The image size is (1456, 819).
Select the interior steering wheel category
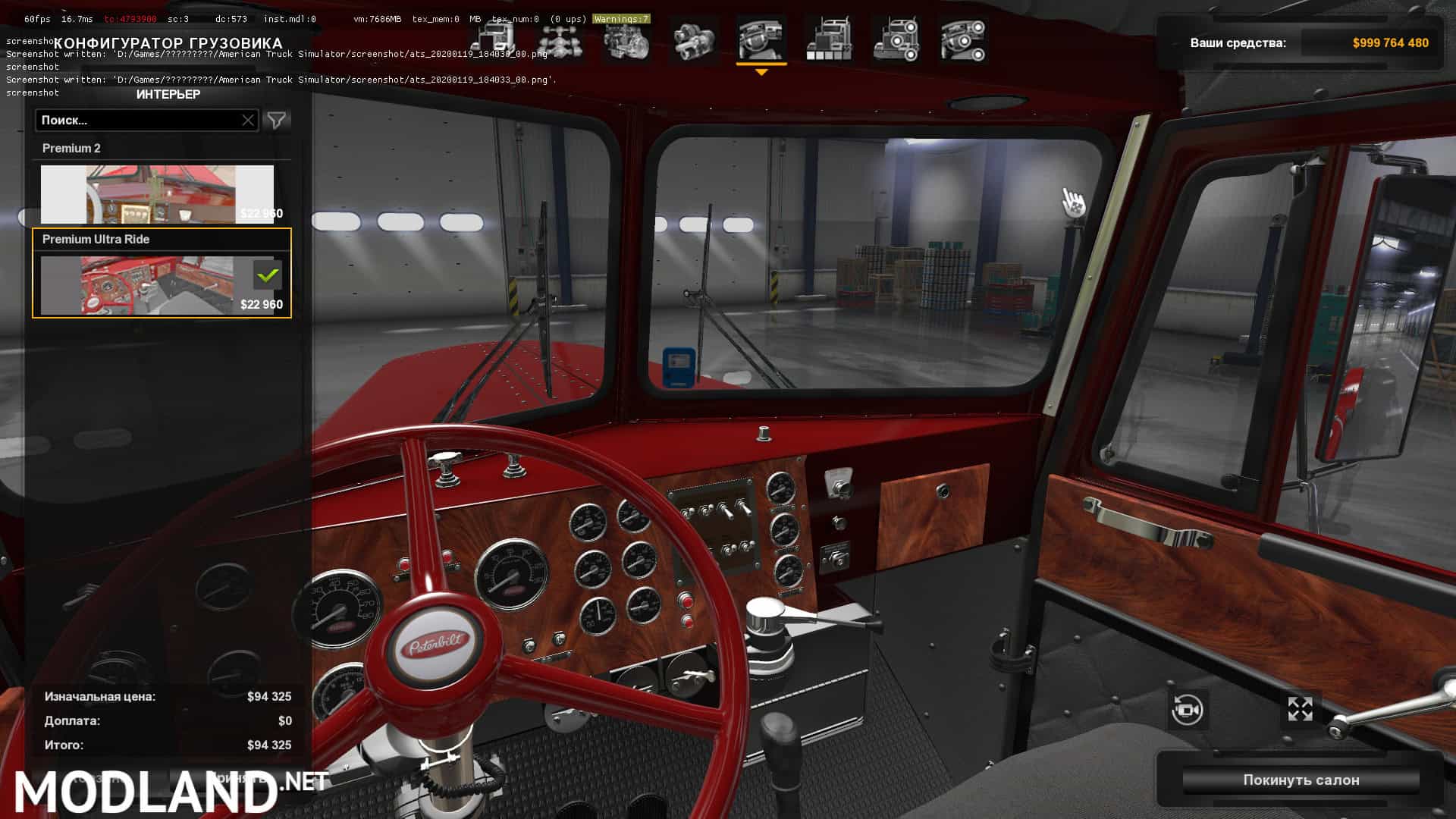point(761,39)
